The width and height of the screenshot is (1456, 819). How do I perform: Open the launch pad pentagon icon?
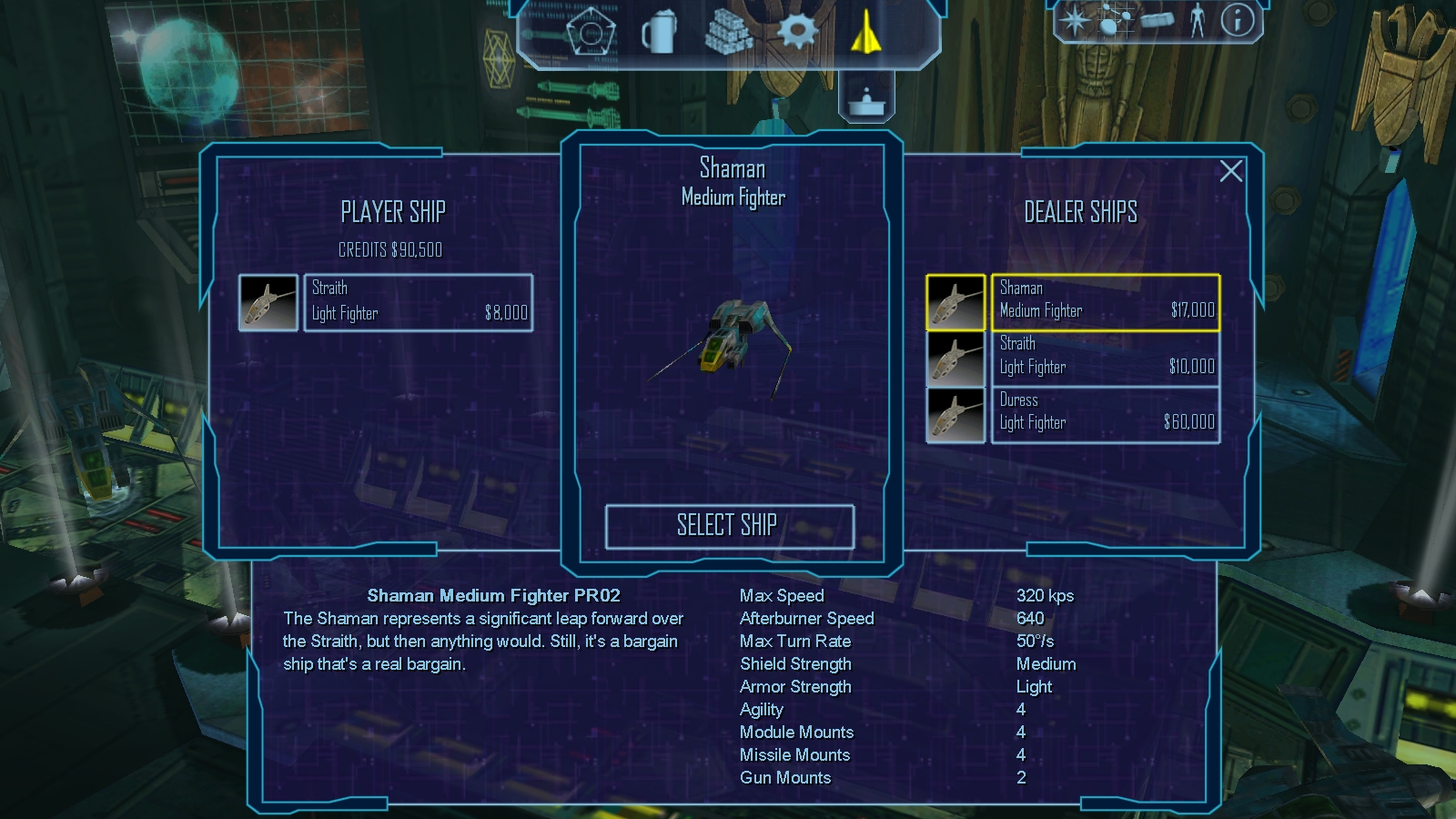pos(591,34)
